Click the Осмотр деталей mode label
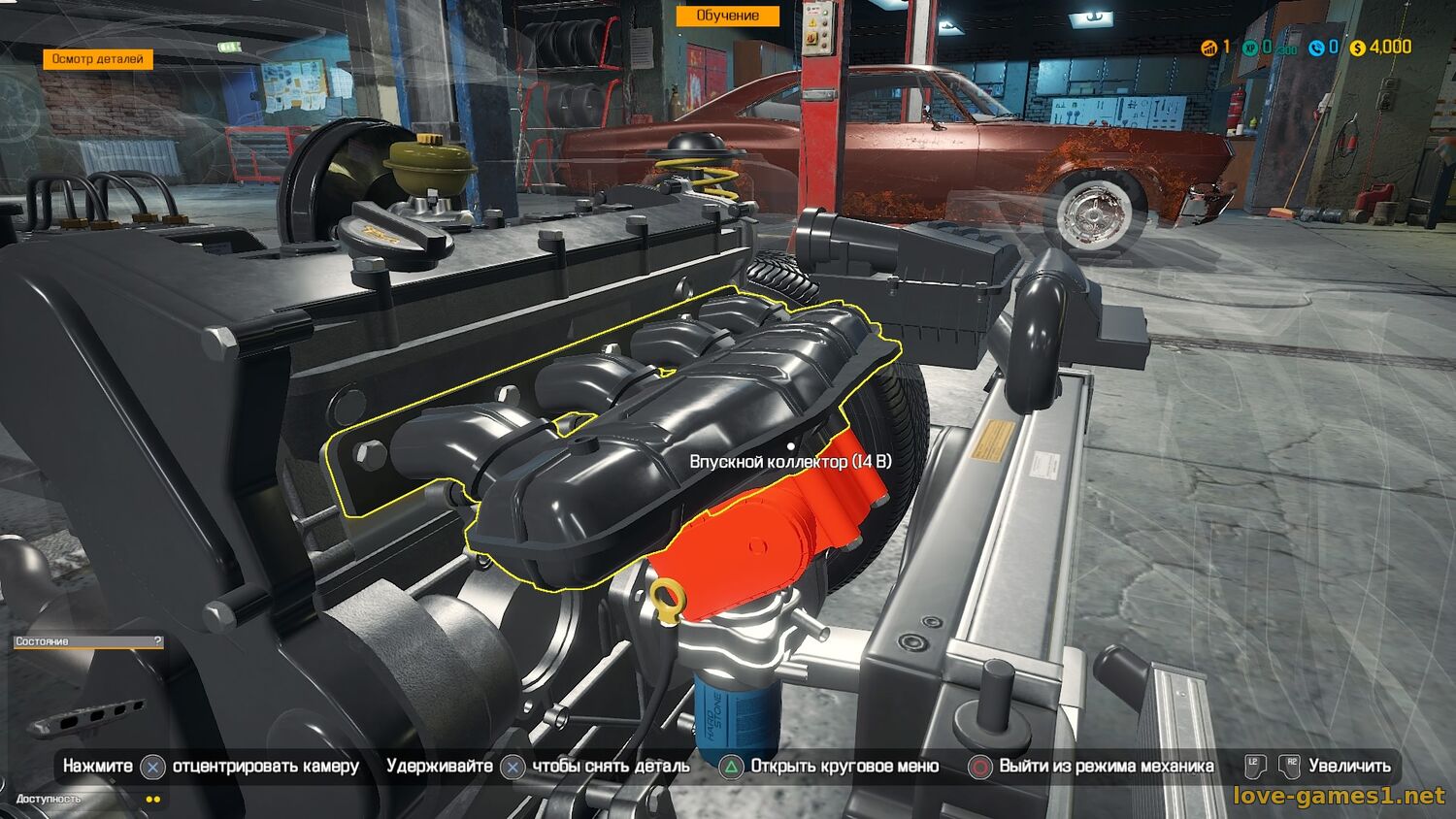The image size is (1456, 819). pyautogui.click(x=97, y=59)
